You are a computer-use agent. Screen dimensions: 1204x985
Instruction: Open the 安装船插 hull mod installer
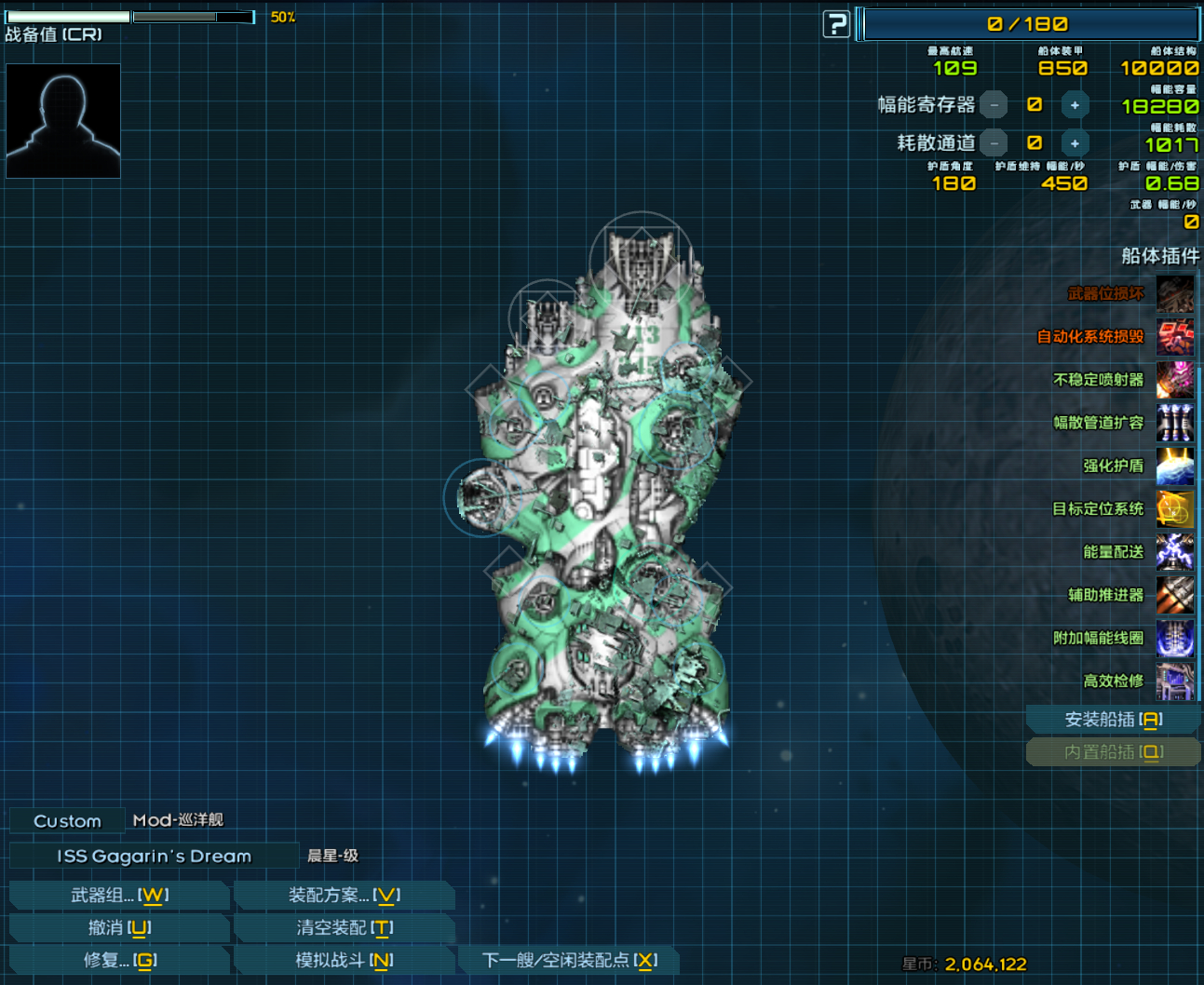coord(1113,720)
